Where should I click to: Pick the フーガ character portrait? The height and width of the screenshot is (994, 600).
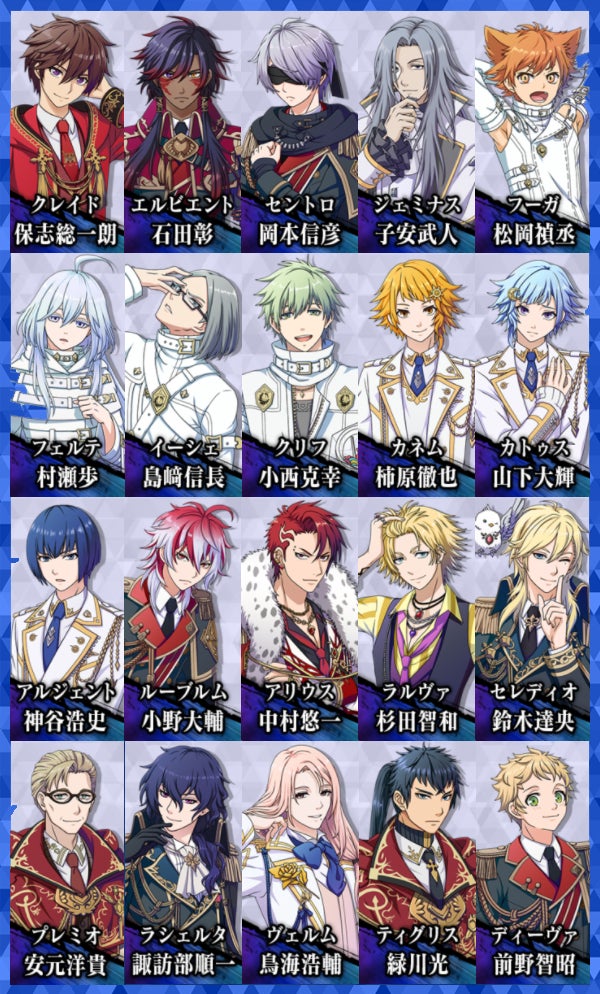pyautogui.click(x=532, y=130)
